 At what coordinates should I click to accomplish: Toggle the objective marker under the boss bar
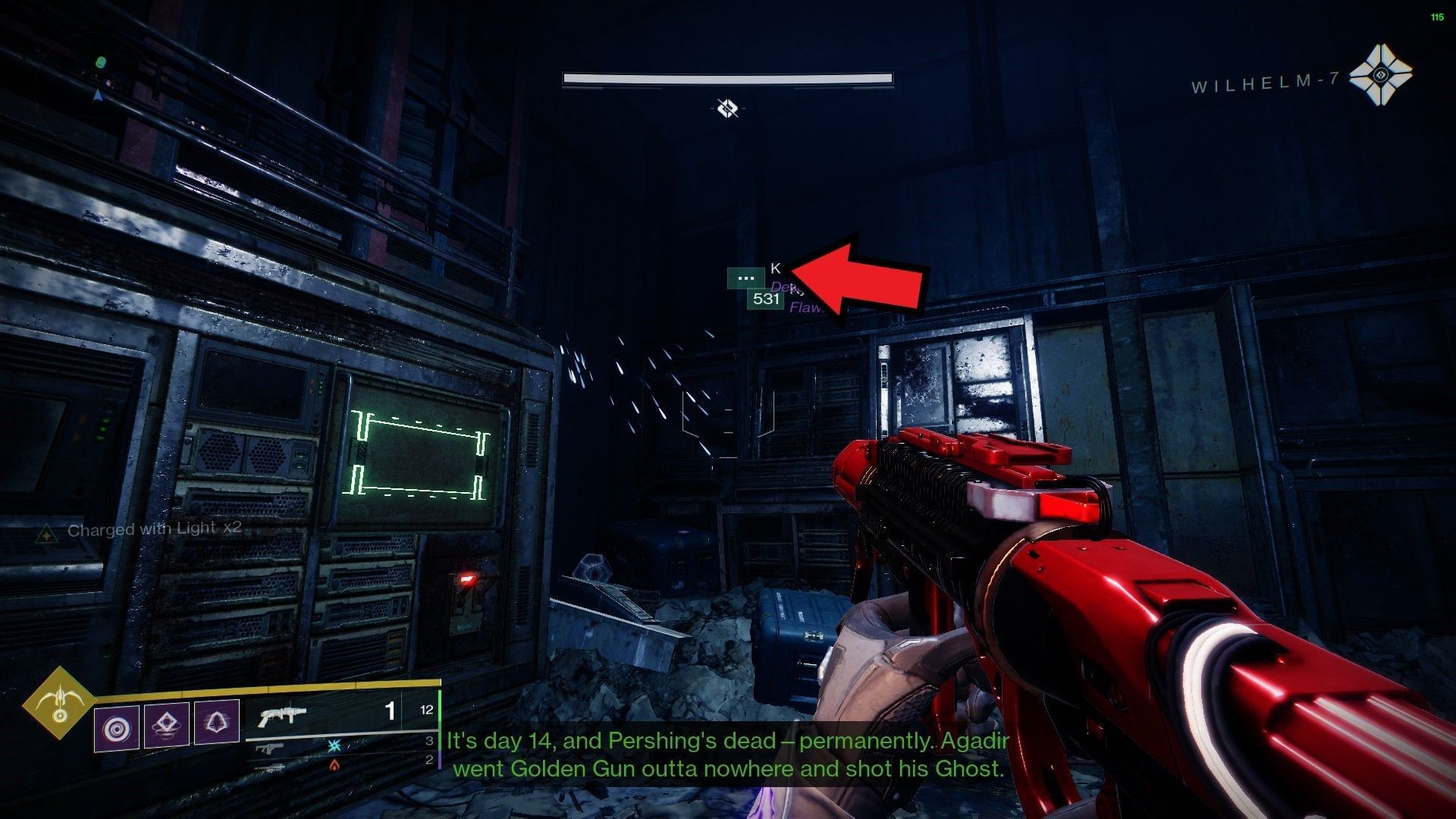tap(730, 108)
